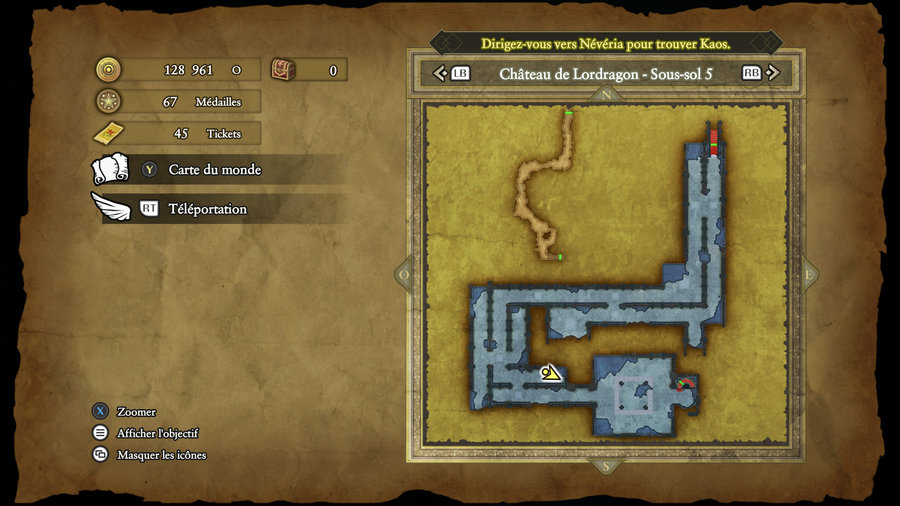Go to the previous floor map arrow
The width and height of the screenshot is (900, 506).
[439, 73]
